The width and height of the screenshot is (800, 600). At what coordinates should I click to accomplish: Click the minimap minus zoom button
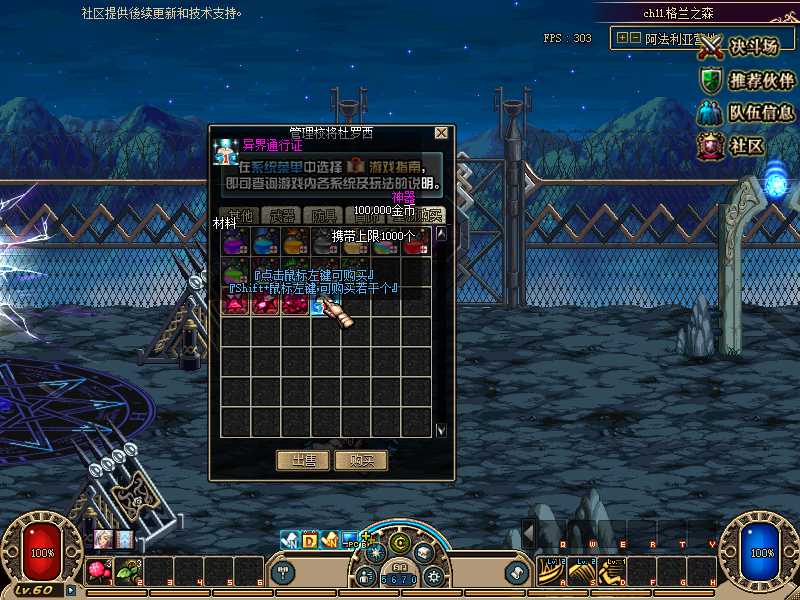pos(635,38)
